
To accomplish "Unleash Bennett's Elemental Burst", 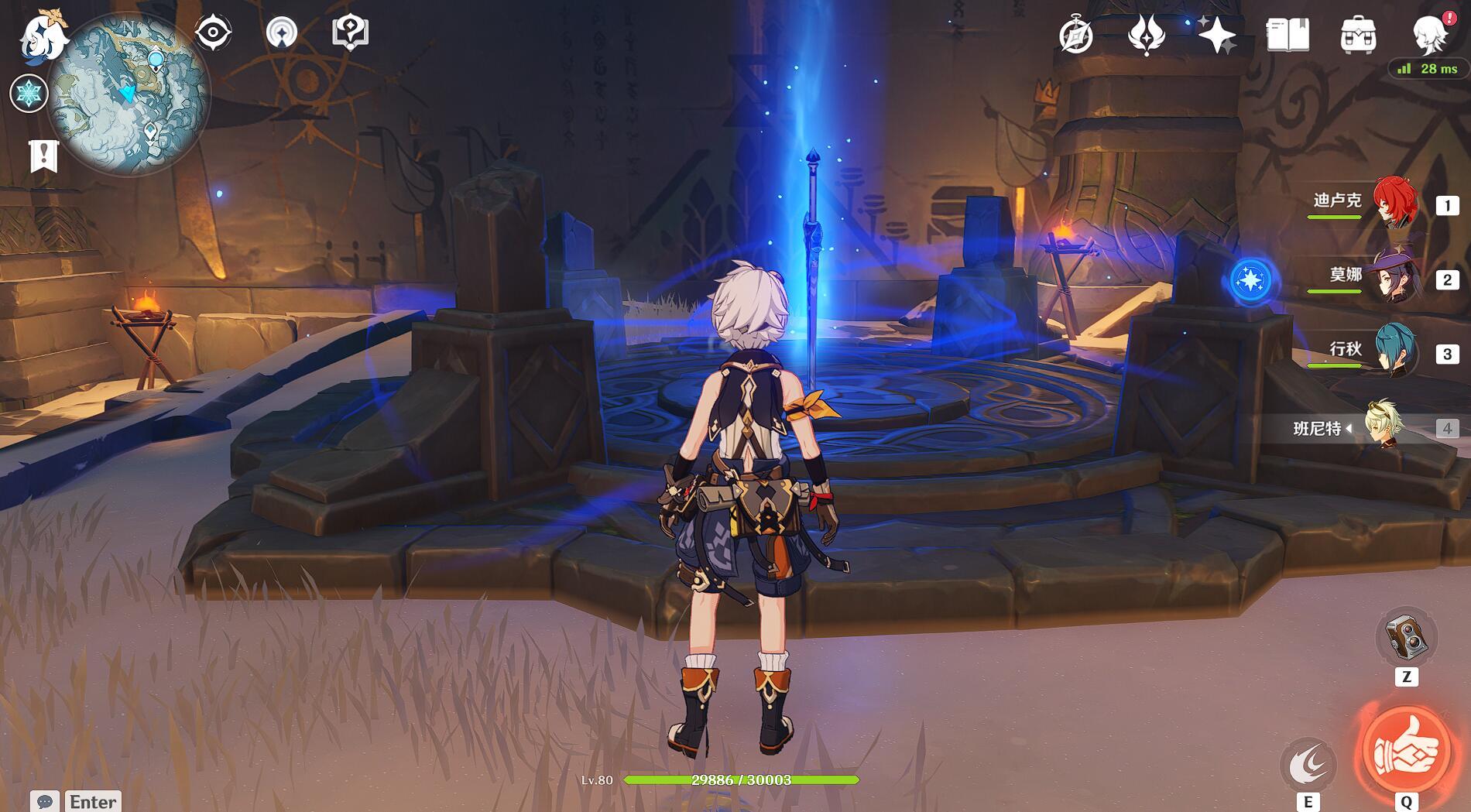I will click(x=1406, y=752).
